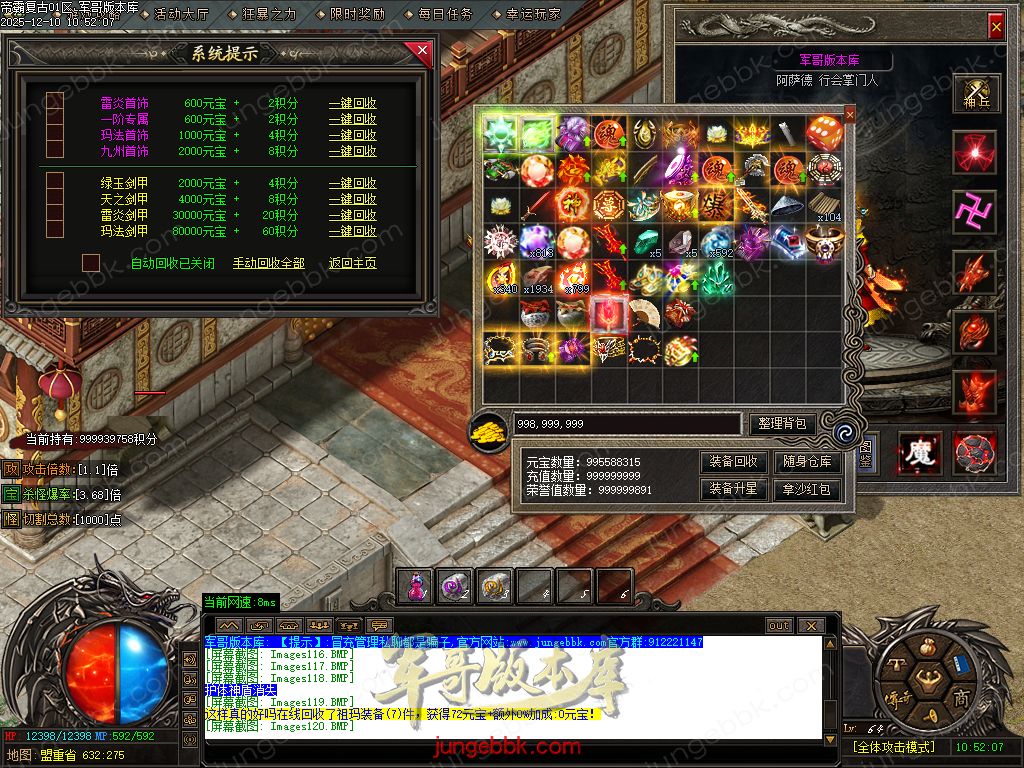Open the 活动大厅 top menu
This screenshot has width=1024, height=768.
(181, 14)
